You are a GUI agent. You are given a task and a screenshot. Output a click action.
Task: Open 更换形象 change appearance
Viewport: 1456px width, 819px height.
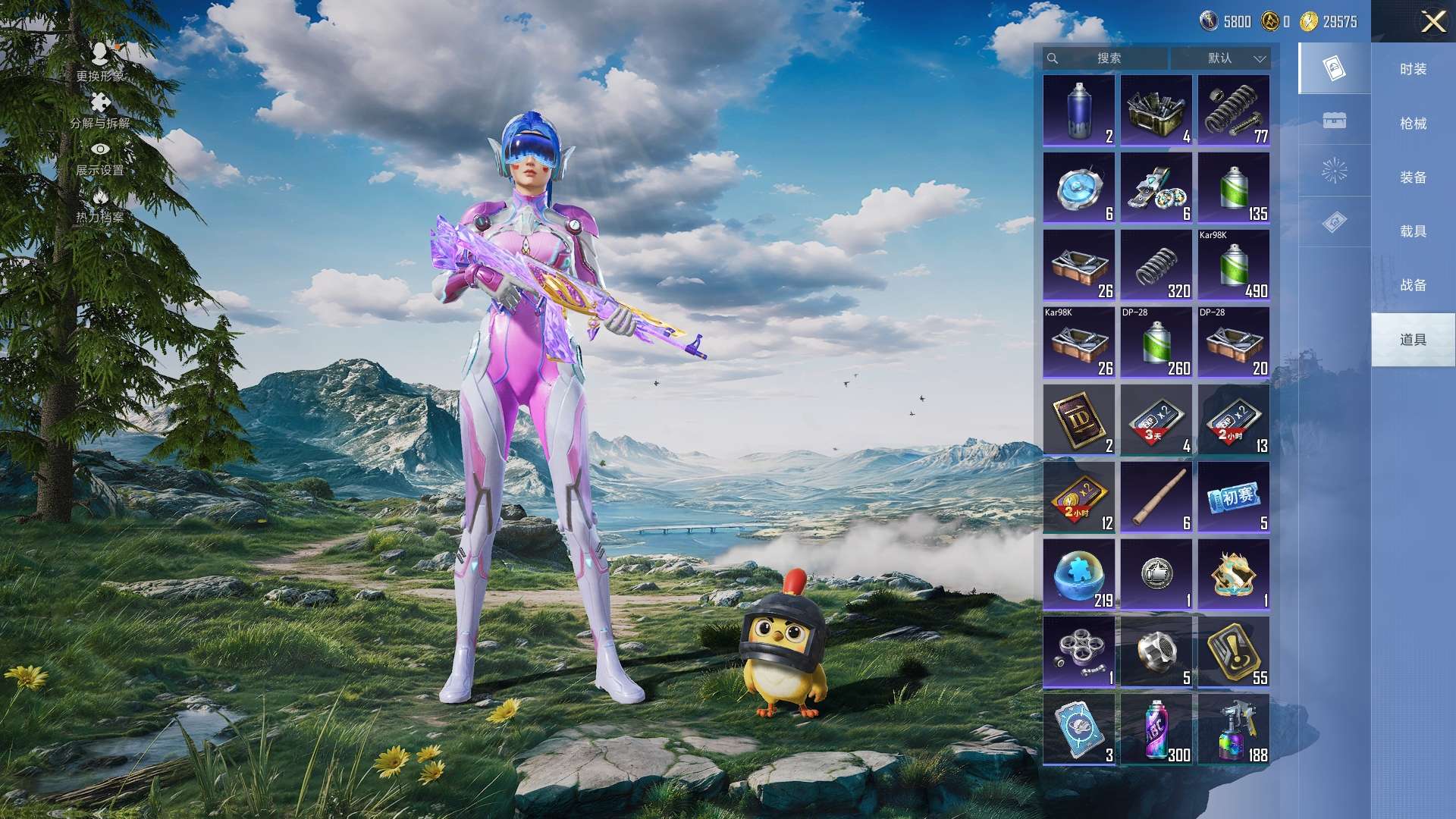pyautogui.click(x=99, y=61)
